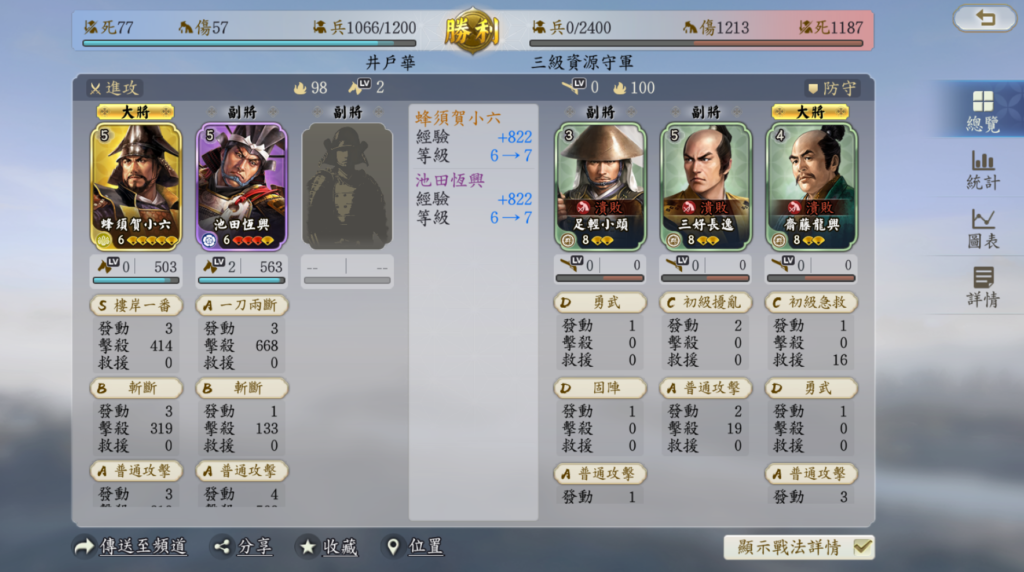View the 樓岸一番 skill
Screen dimensions: 1024x572
(136, 304)
